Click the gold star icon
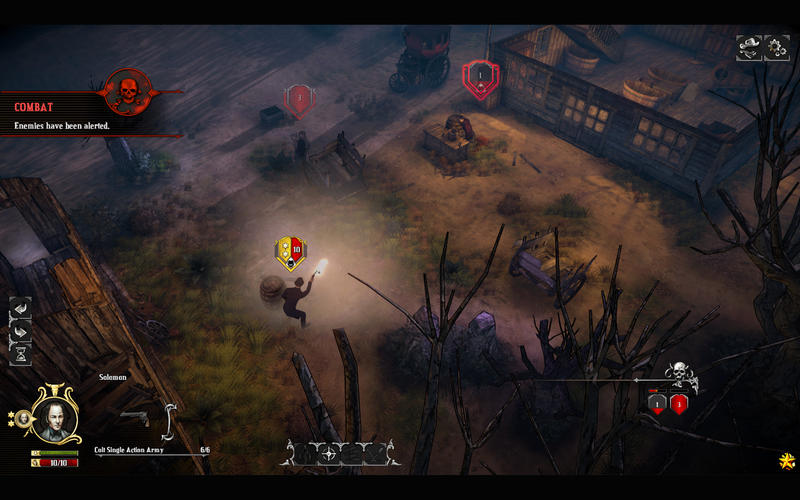 tap(786, 461)
